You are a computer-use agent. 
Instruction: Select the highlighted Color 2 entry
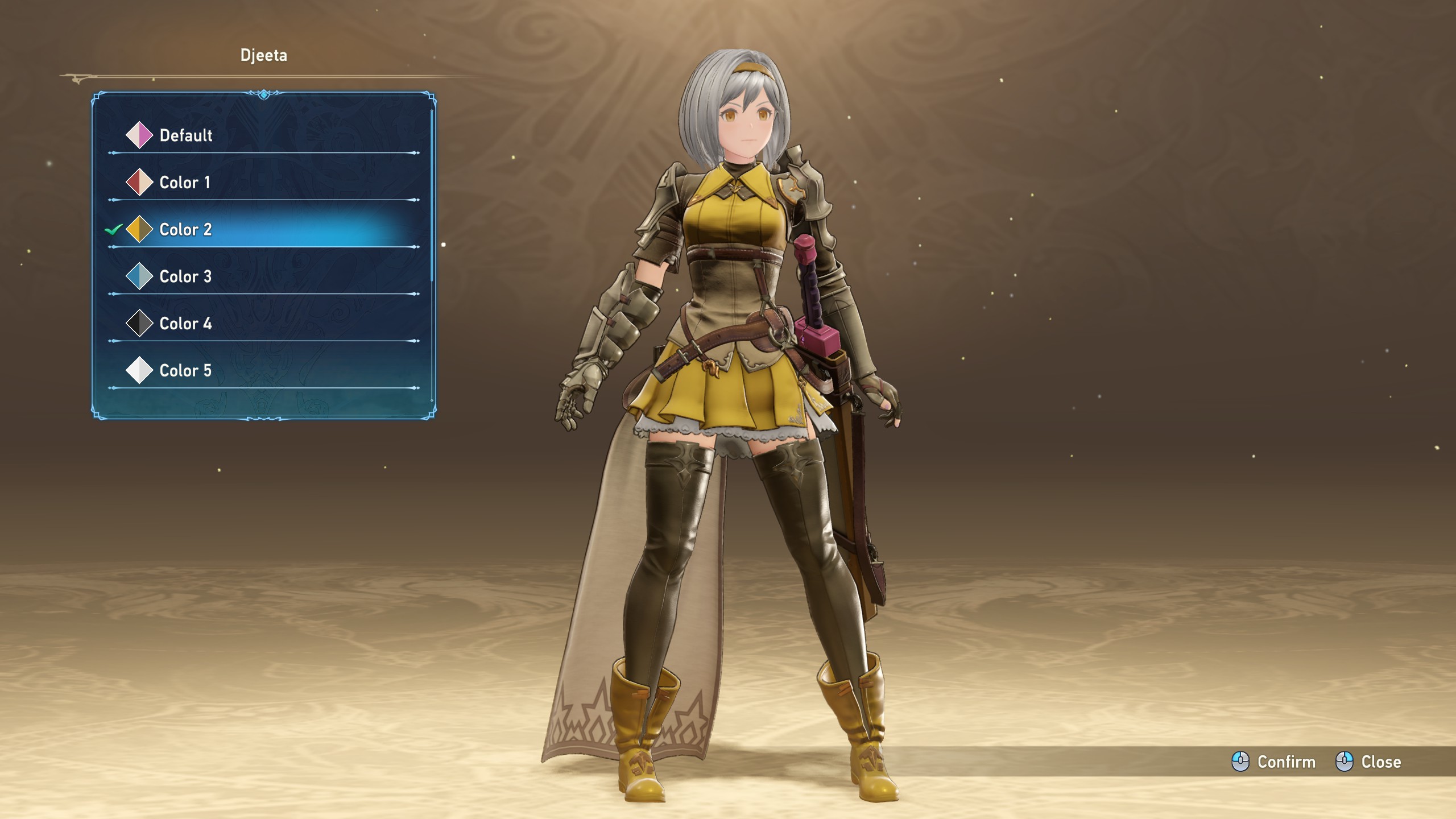coord(185,230)
